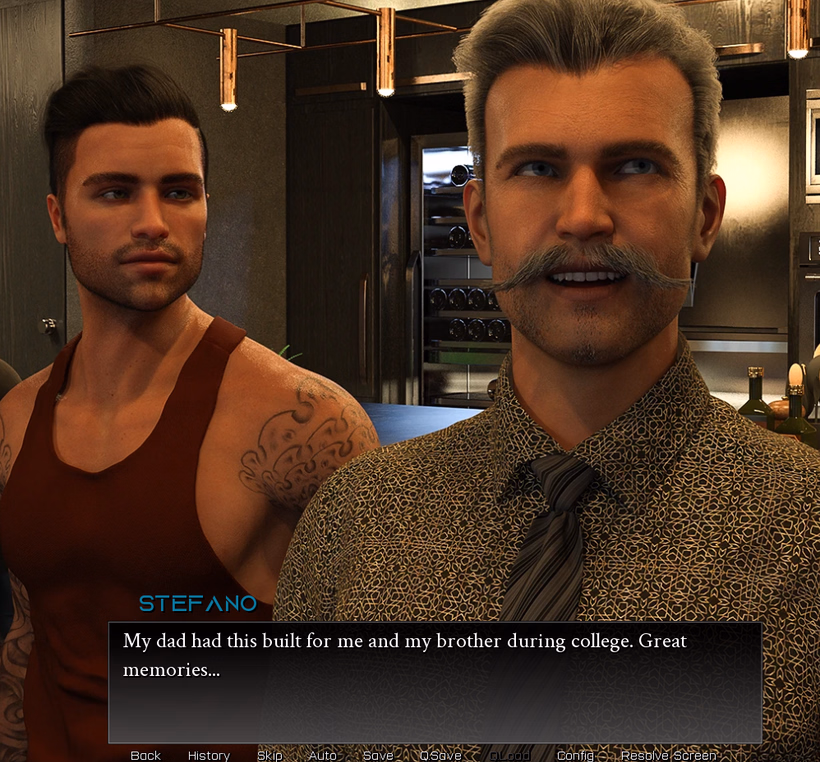This screenshot has height=762, width=820.
Task: Open the Save menu
Action: [378, 755]
